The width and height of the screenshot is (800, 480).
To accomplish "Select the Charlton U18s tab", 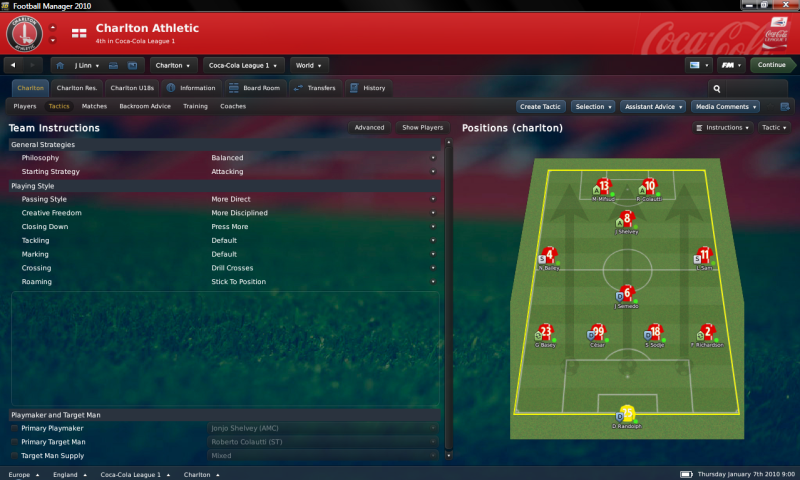I will [130, 88].
